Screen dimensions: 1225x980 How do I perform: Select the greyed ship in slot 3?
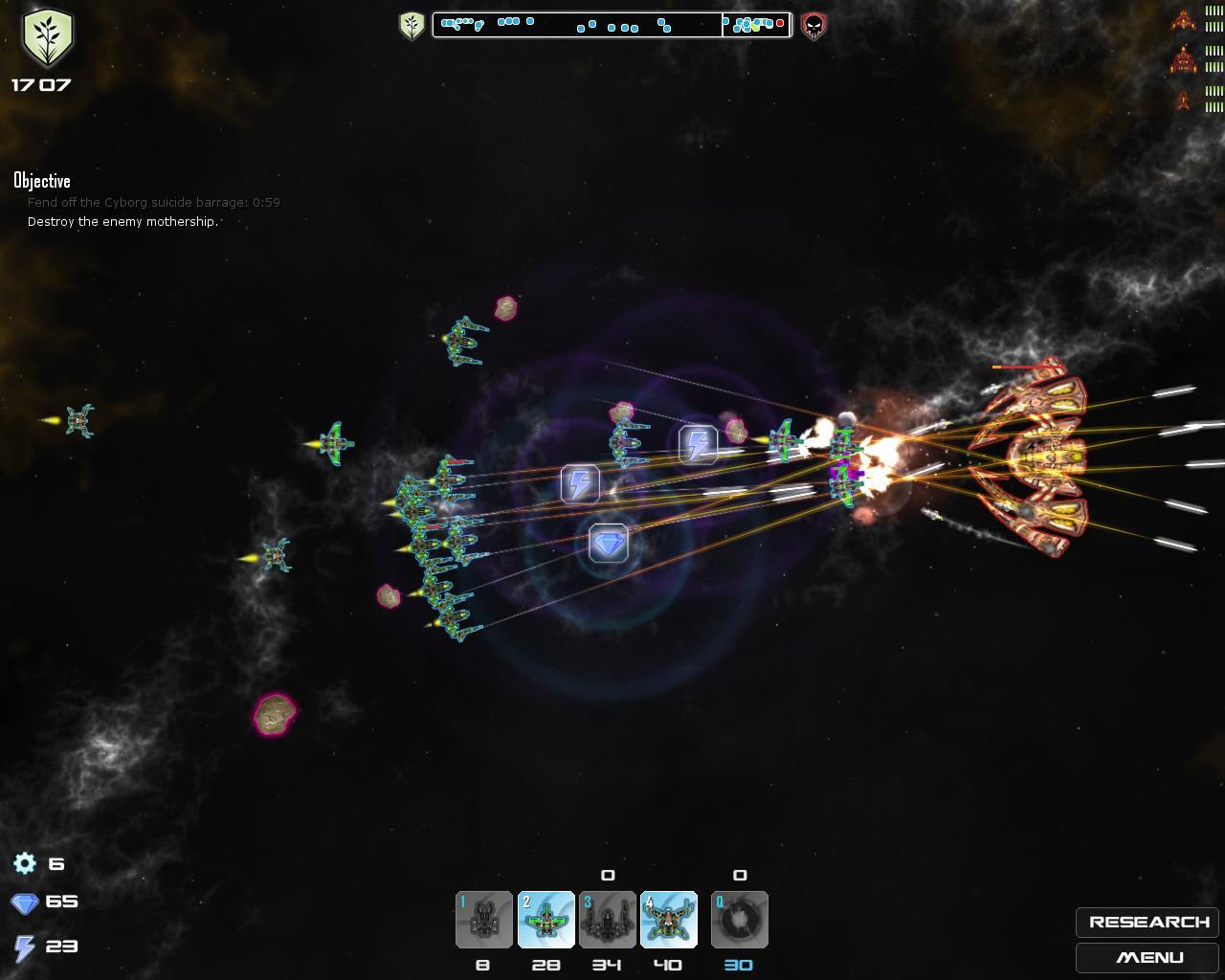[x=607, y=920]
